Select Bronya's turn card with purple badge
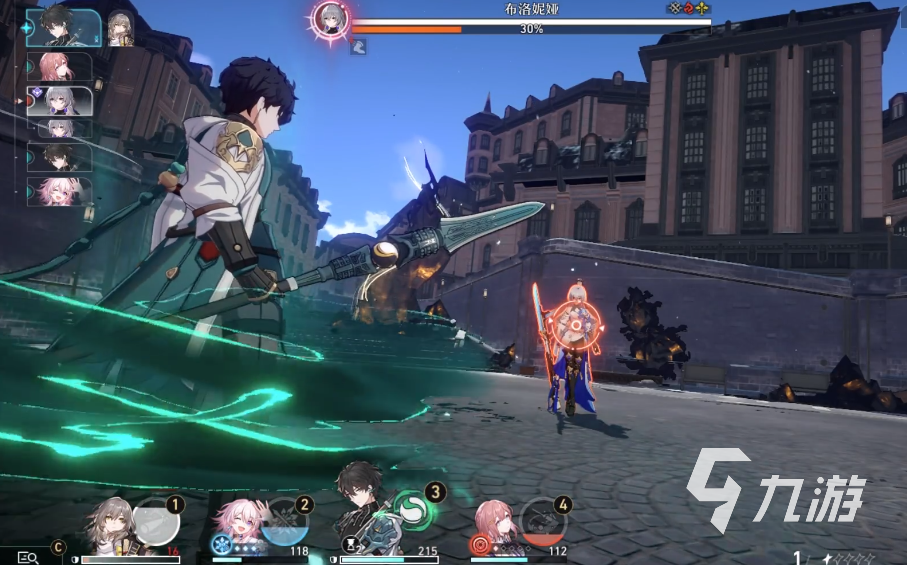Viewport: 907px width, 565px height. [62, 101]
